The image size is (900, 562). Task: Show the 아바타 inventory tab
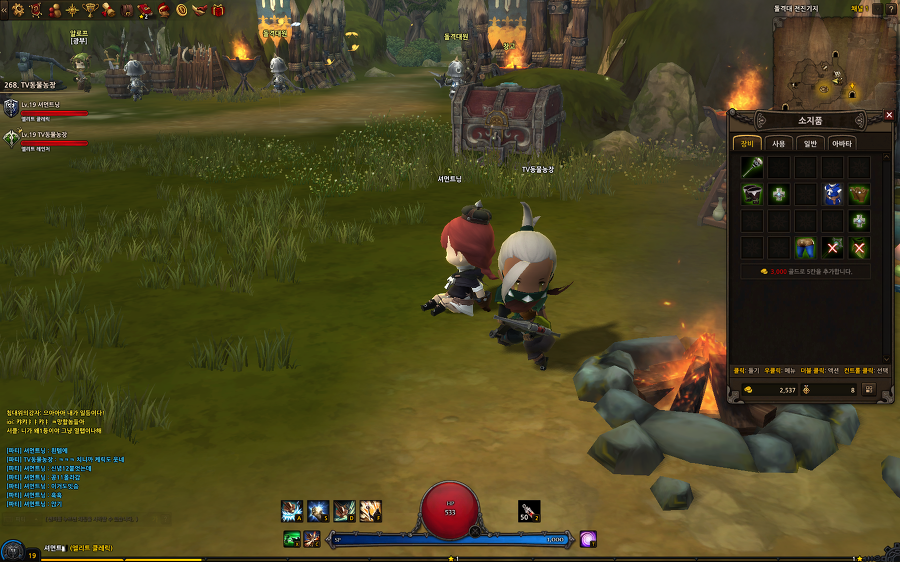pyautogui.click(x=842, y=143)
